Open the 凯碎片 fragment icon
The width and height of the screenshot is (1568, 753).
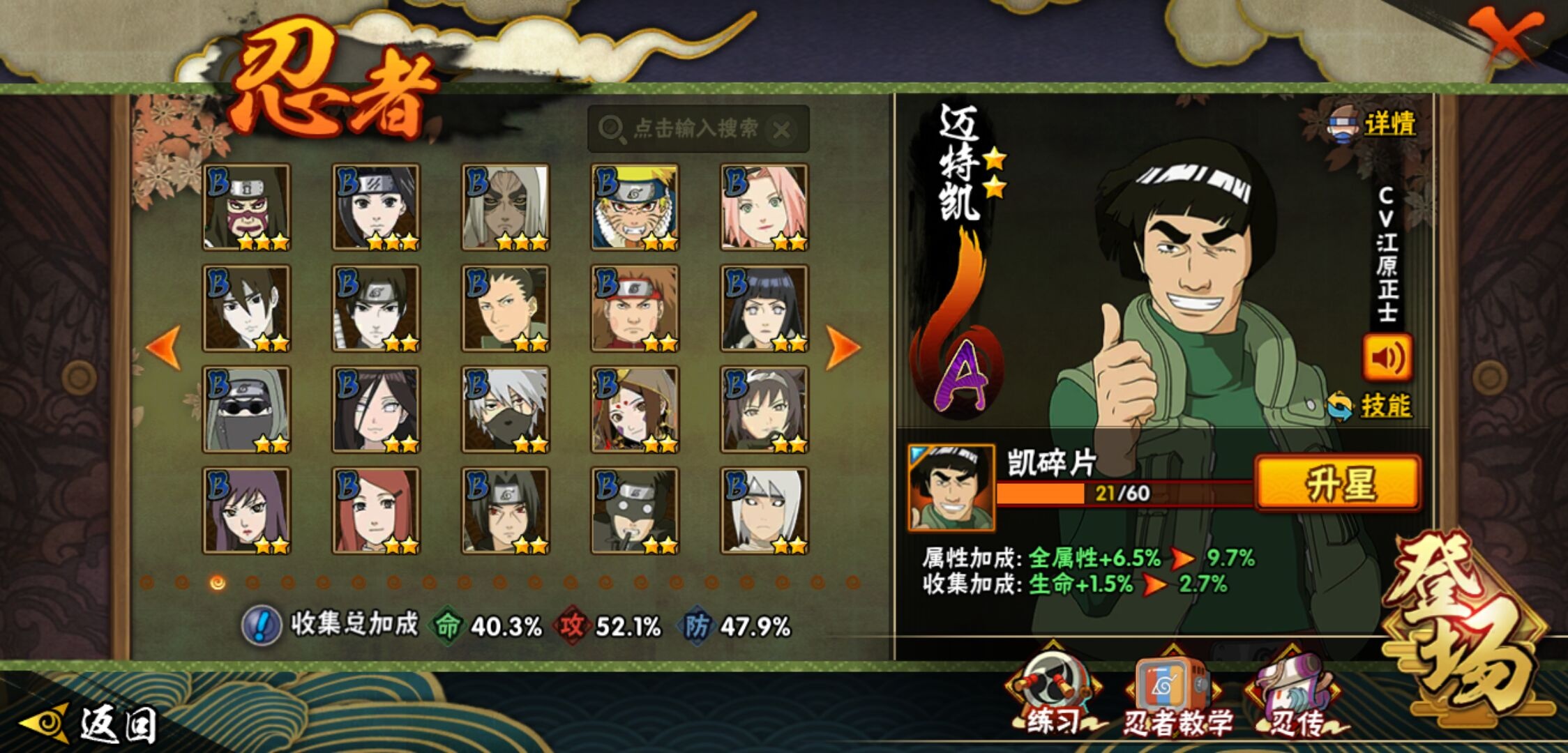tap(951, 487)
